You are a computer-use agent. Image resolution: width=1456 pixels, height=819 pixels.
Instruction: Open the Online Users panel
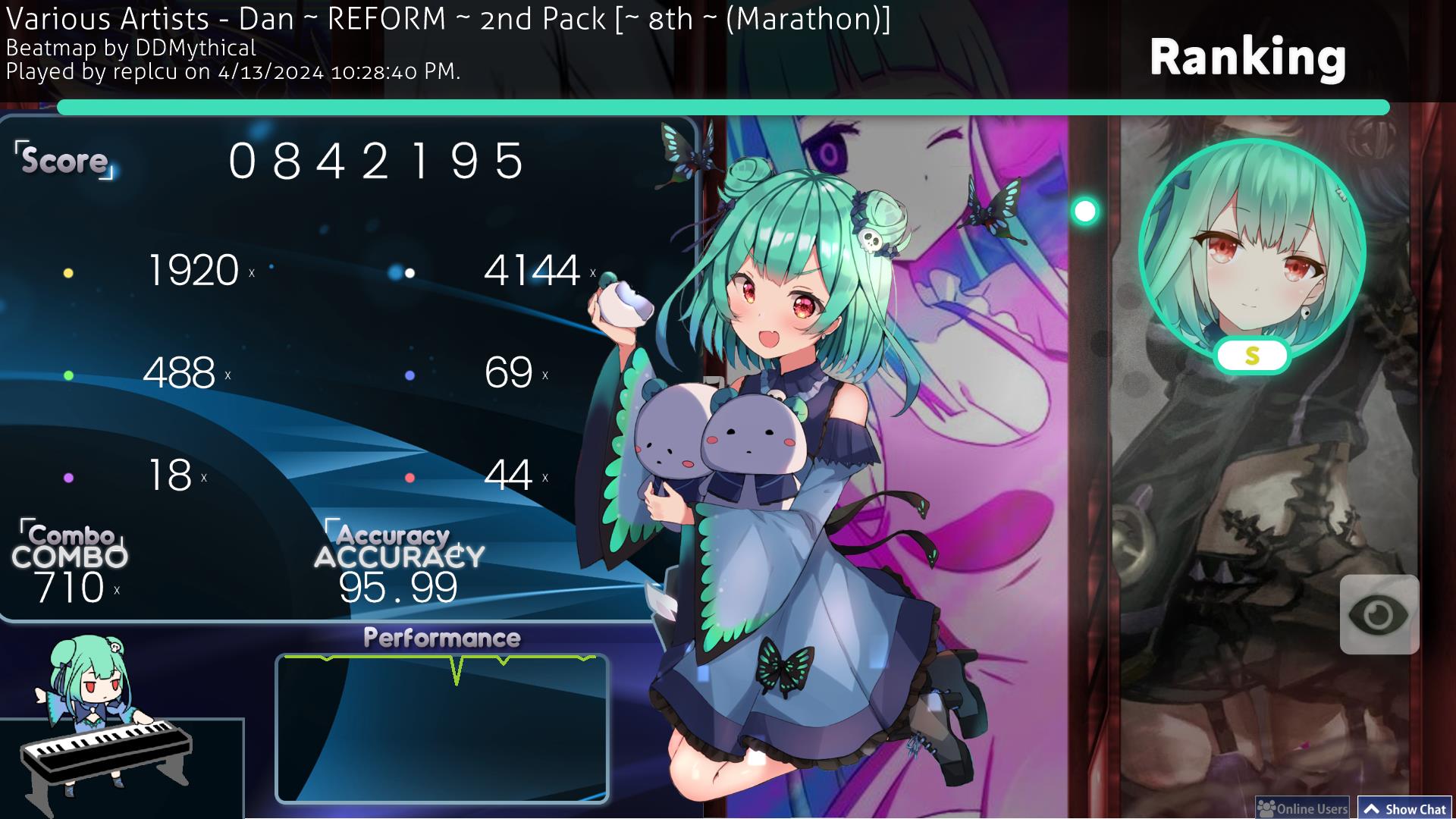(x=1302, y=808)
